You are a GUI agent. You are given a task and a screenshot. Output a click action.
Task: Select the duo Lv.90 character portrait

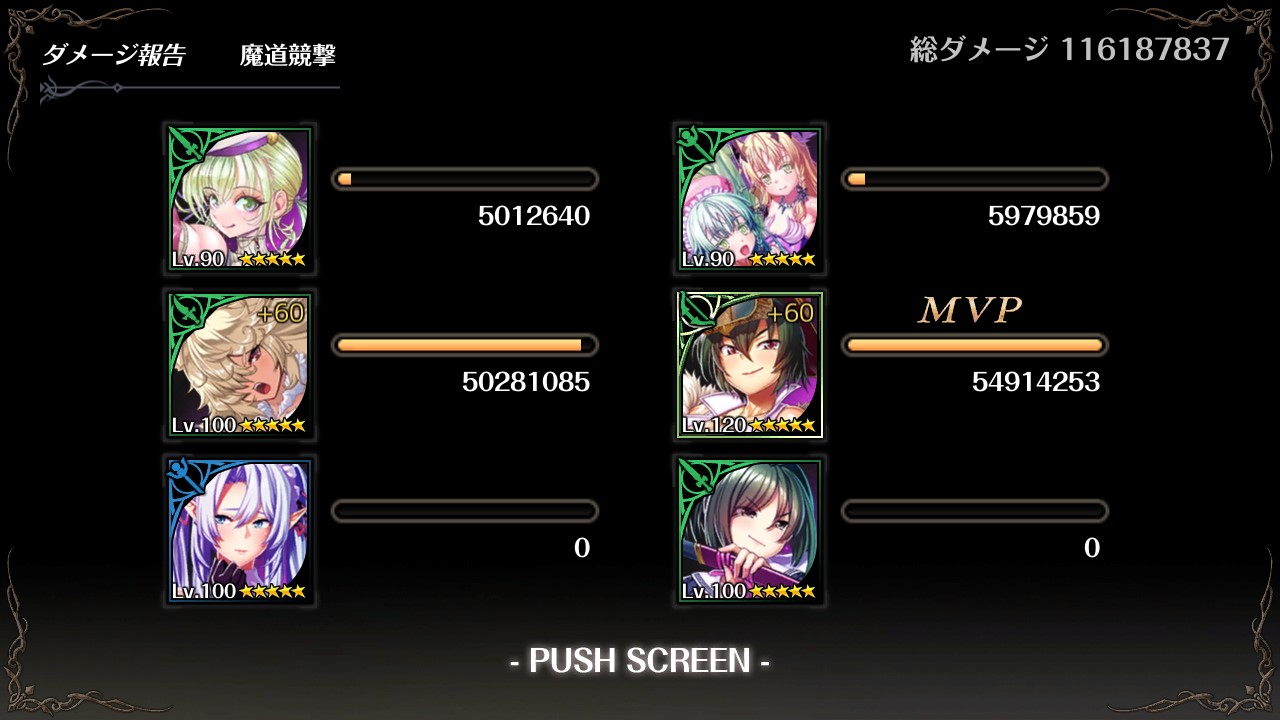pos(750,199)
